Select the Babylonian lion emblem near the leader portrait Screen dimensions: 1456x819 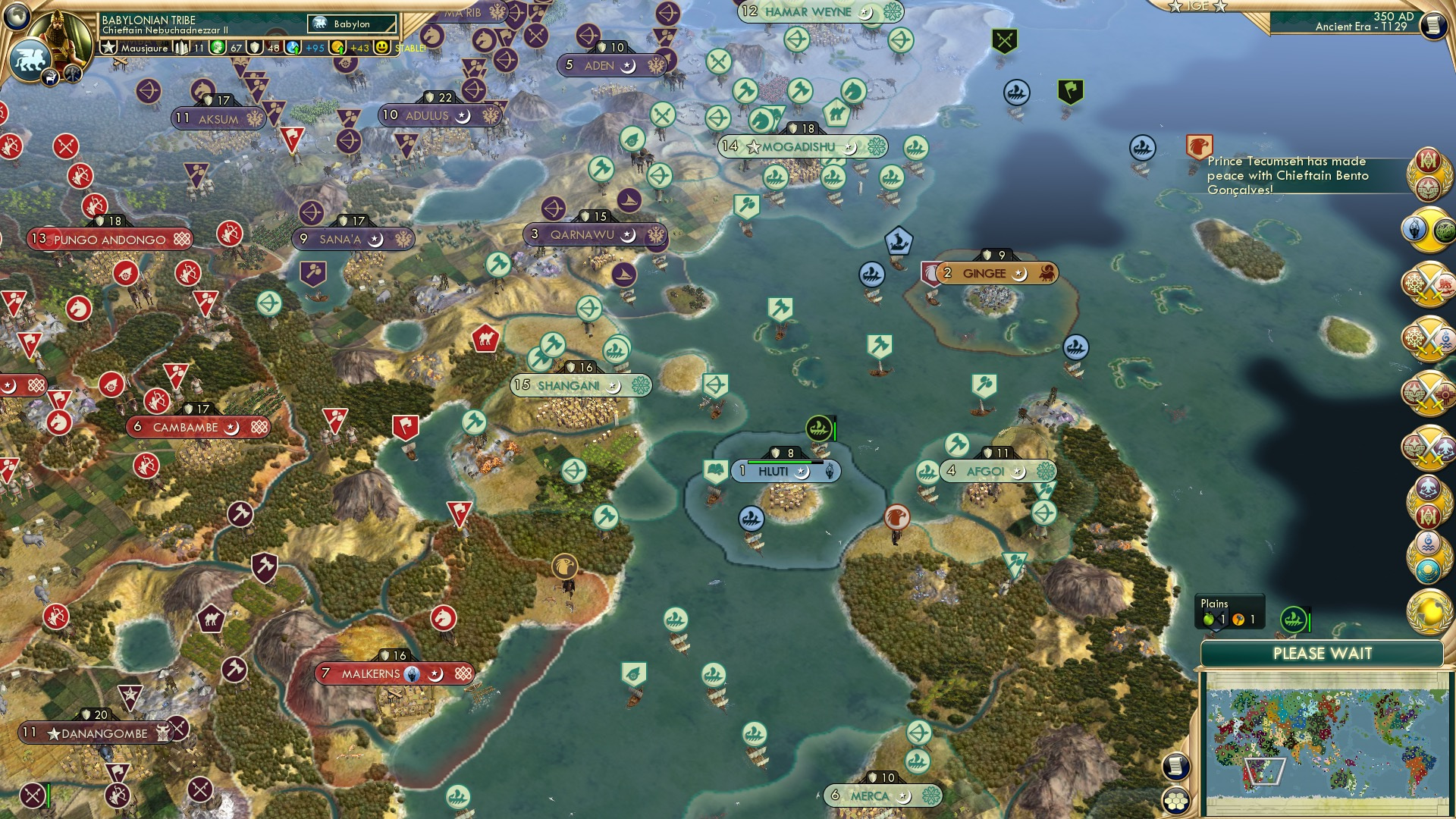29,58
